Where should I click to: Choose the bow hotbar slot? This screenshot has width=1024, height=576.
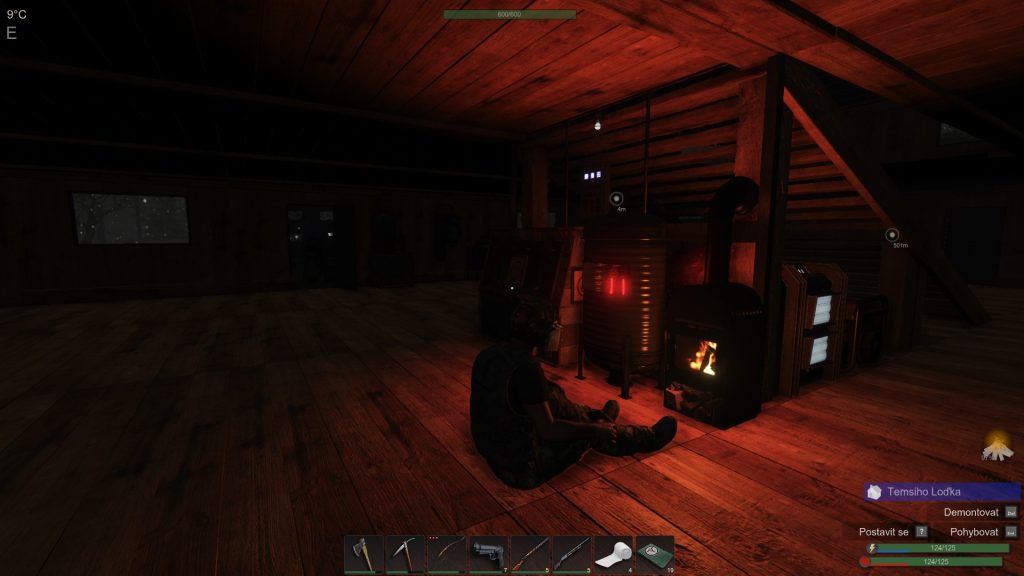(x=447, y=553)
